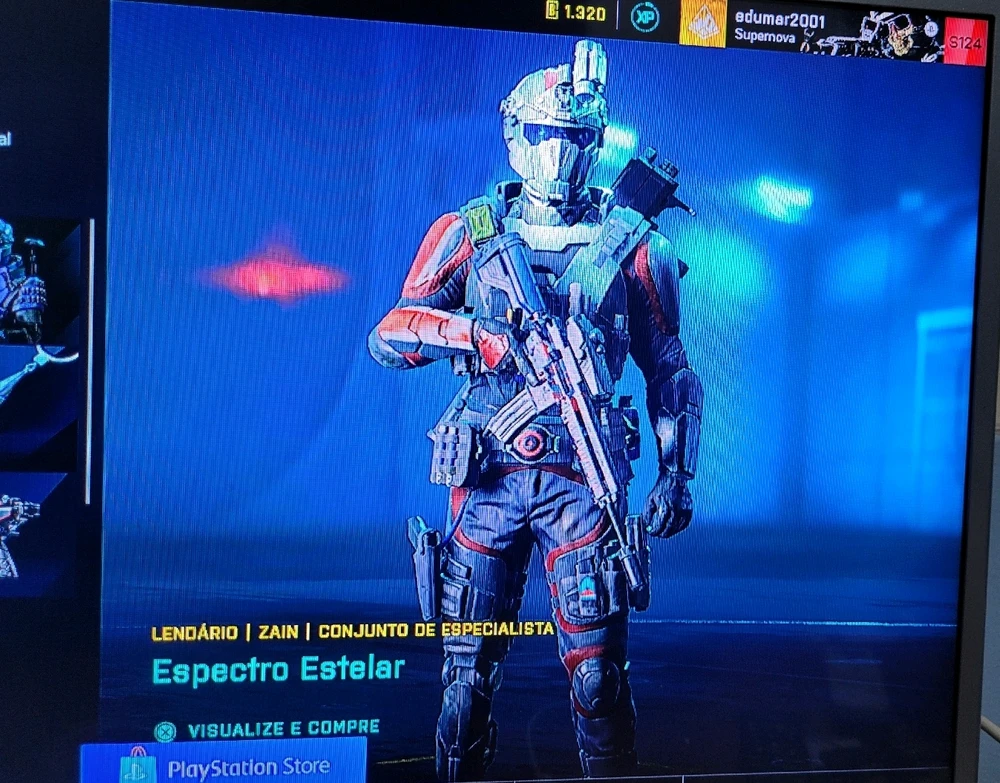Click the XP boost icon
The height and width of the screenshot is (783, 1000).
[645, 17]
